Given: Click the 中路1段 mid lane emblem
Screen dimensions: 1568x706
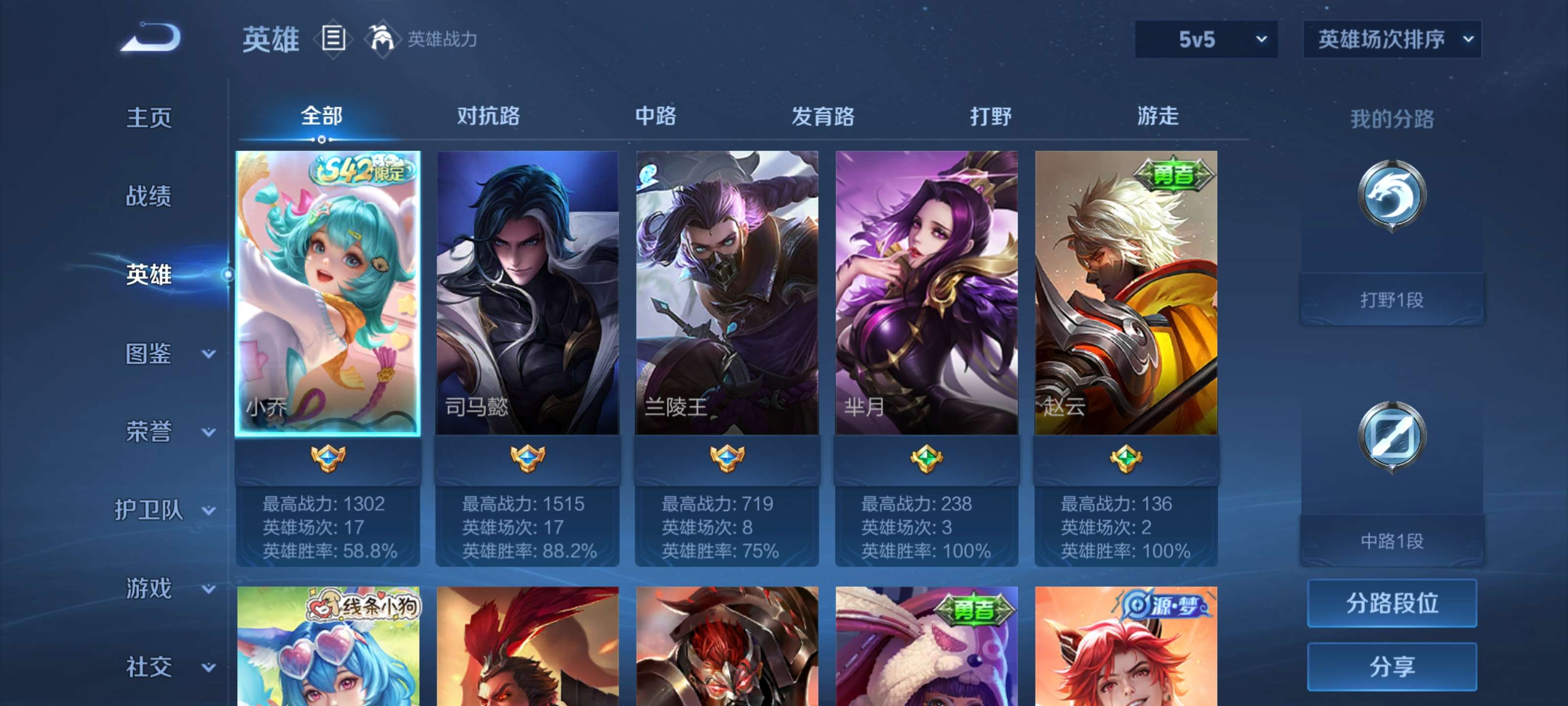Looking at the screenshot, I should (1393, 435).
